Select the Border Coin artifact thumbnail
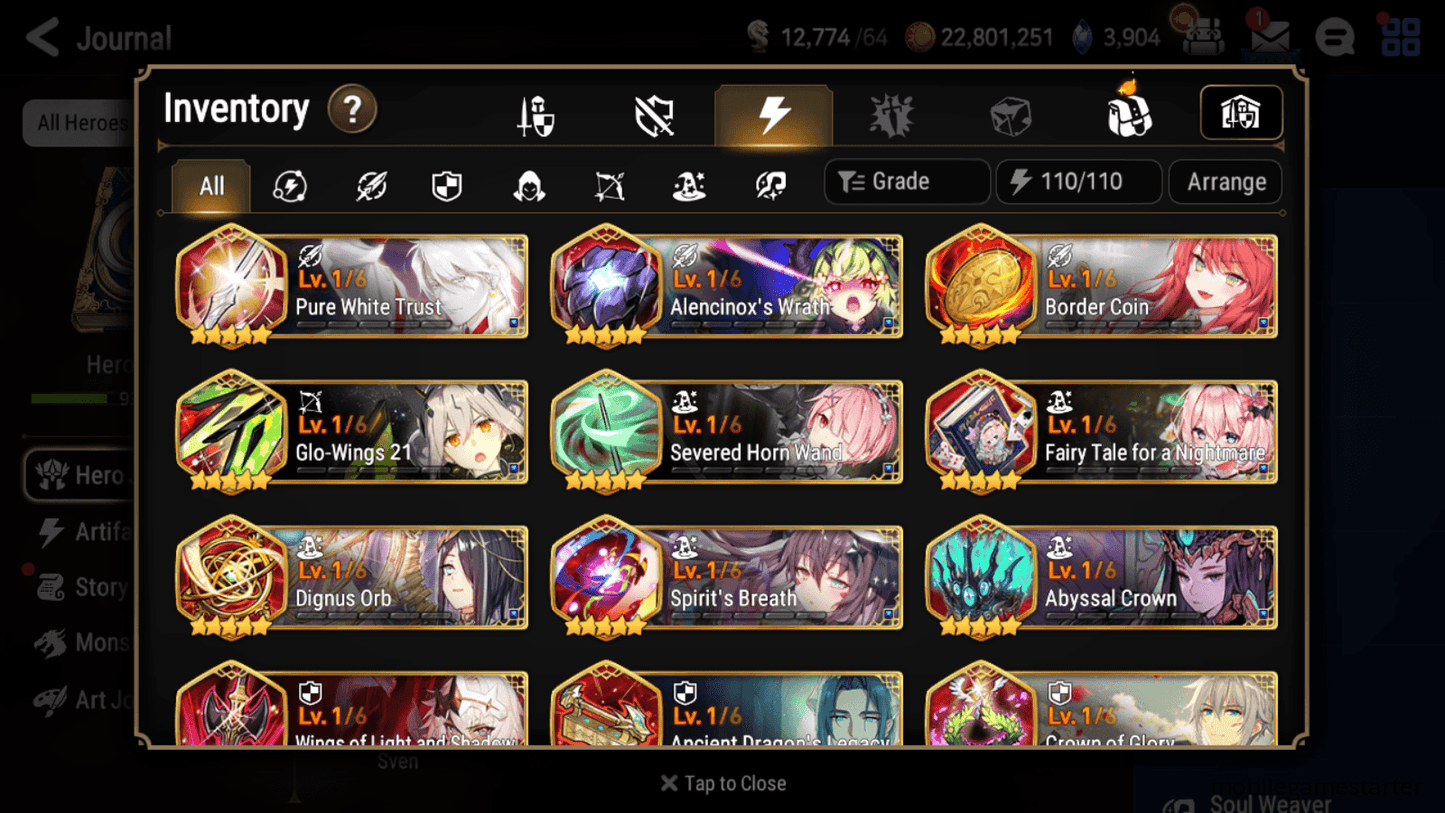Image resolution: width=1445 pixels, height=813 pixels. click(981, 287)
